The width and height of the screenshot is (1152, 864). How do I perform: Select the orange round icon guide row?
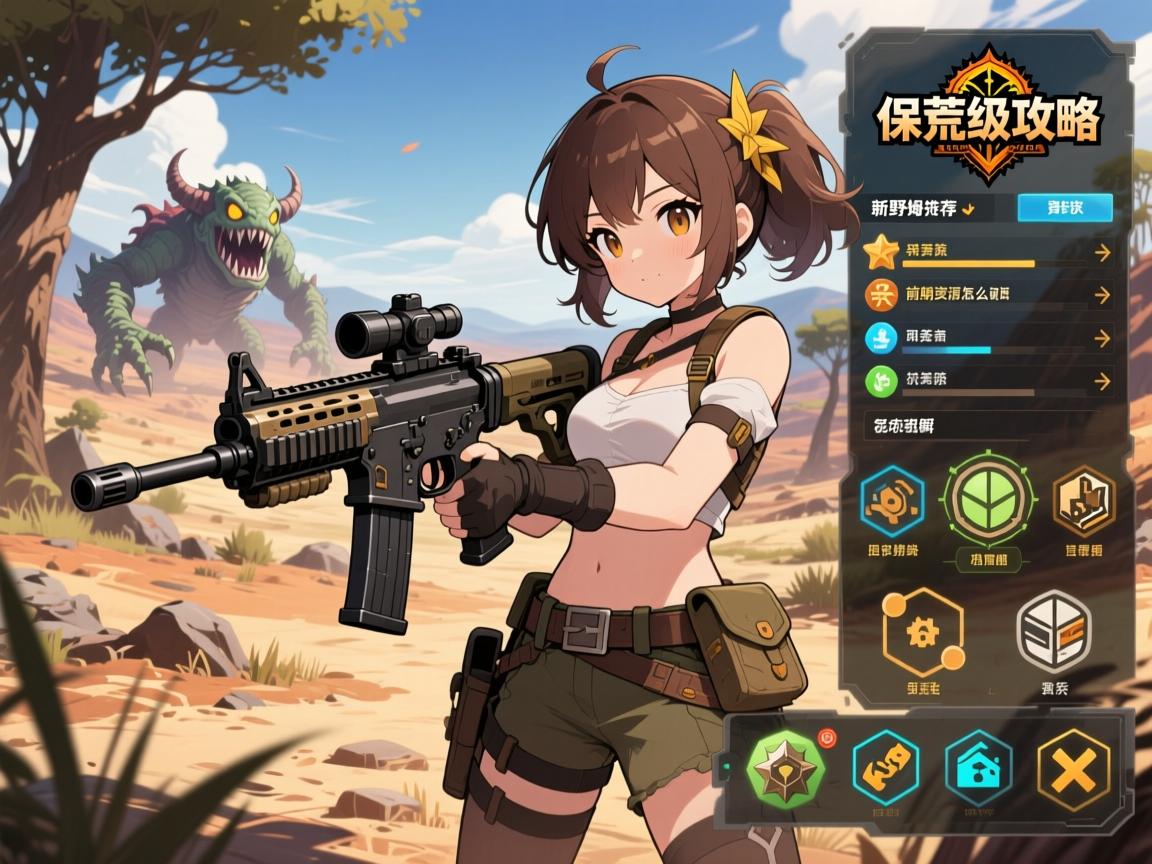[988, 295]
